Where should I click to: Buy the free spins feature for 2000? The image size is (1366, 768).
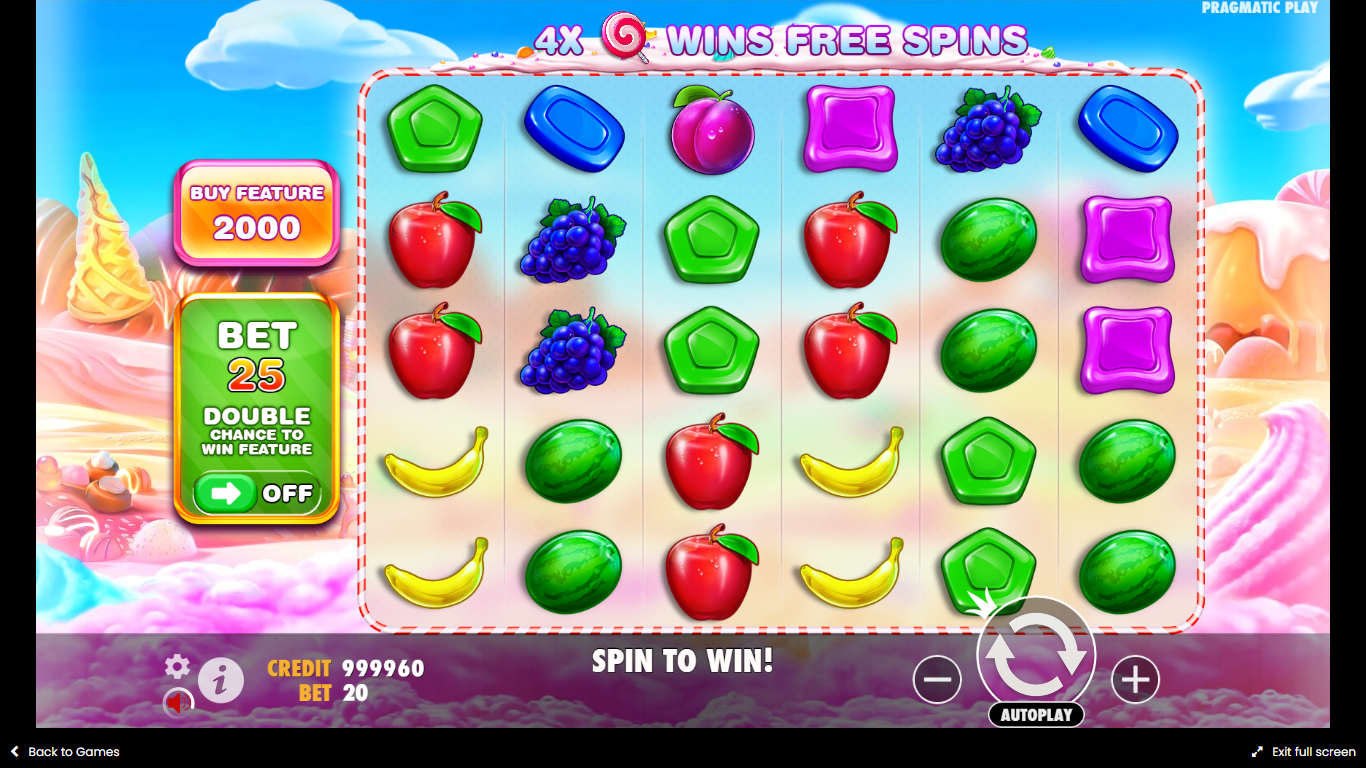257,213
